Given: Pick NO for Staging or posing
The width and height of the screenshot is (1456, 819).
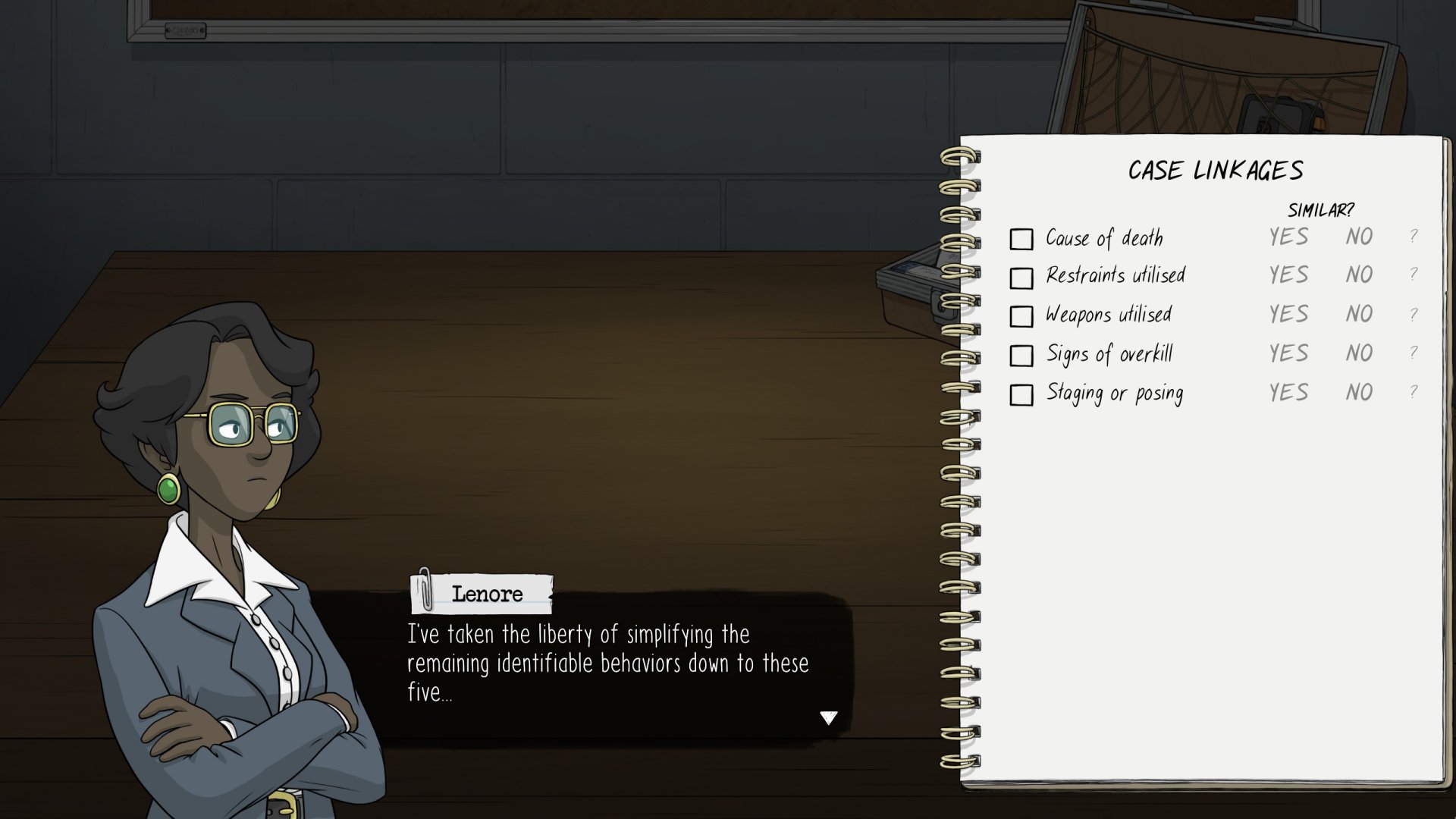Looking at the screenshot, I should pos(1359,393).
